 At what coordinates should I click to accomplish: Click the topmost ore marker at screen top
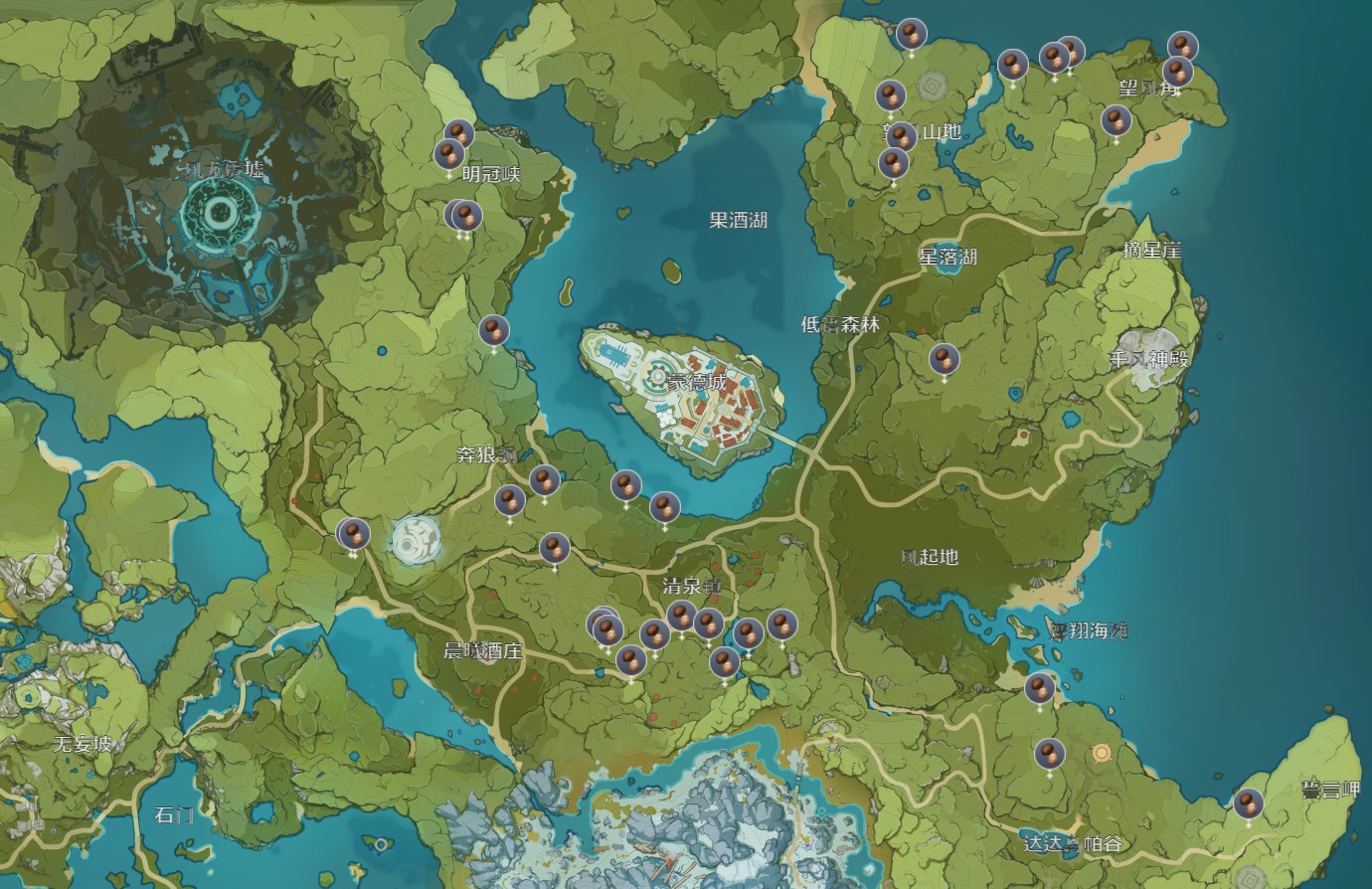click(x=910, y=35)
